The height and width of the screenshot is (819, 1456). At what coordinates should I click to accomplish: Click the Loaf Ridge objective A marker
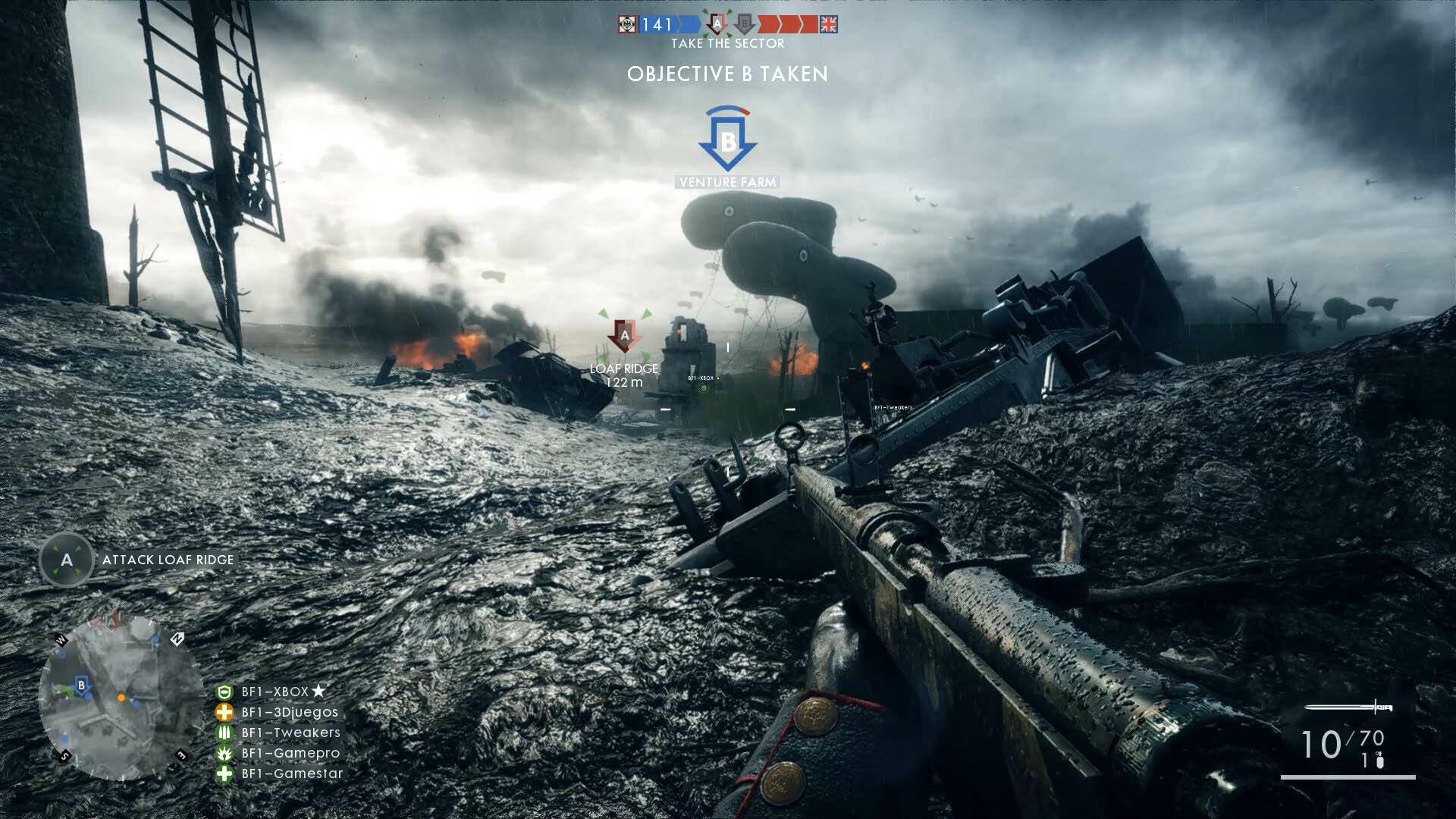tap(625, 335)
